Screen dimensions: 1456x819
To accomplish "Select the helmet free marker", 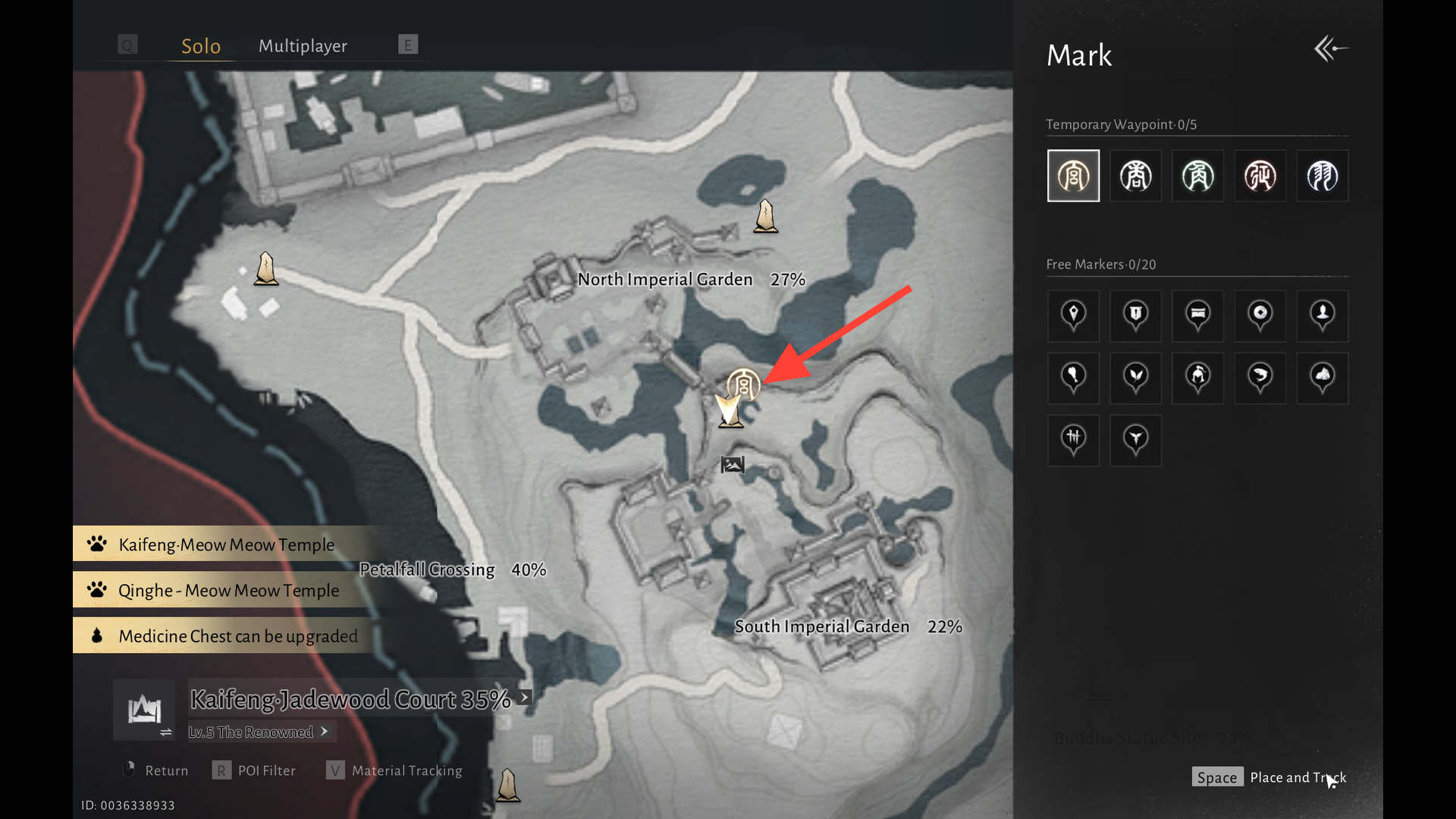I will pyautogui.click(x=1197, y=377).
